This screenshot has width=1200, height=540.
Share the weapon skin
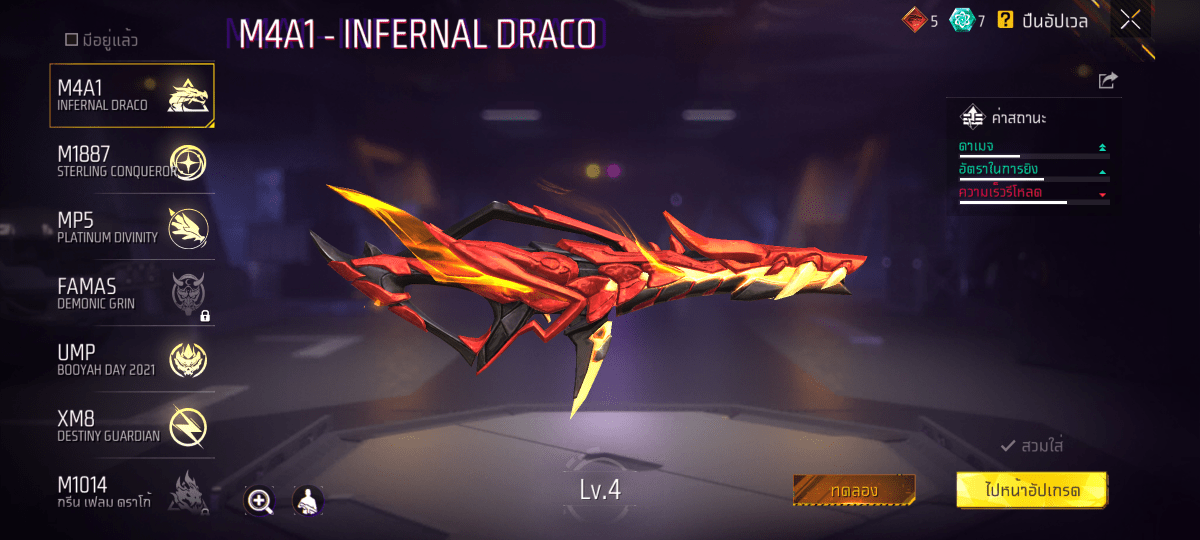pos(1107,81)
